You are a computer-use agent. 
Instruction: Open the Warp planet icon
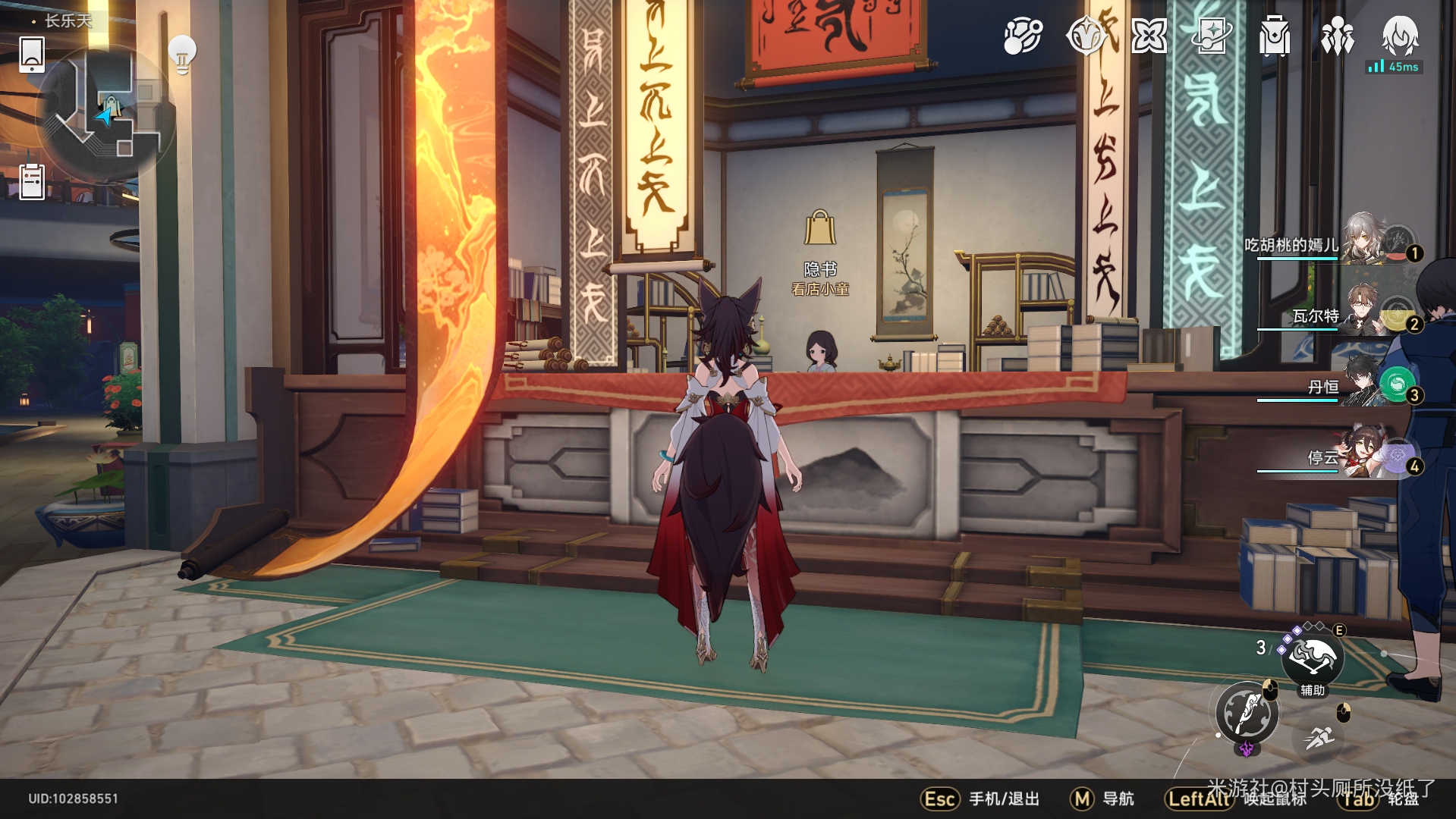(1022, 36)
